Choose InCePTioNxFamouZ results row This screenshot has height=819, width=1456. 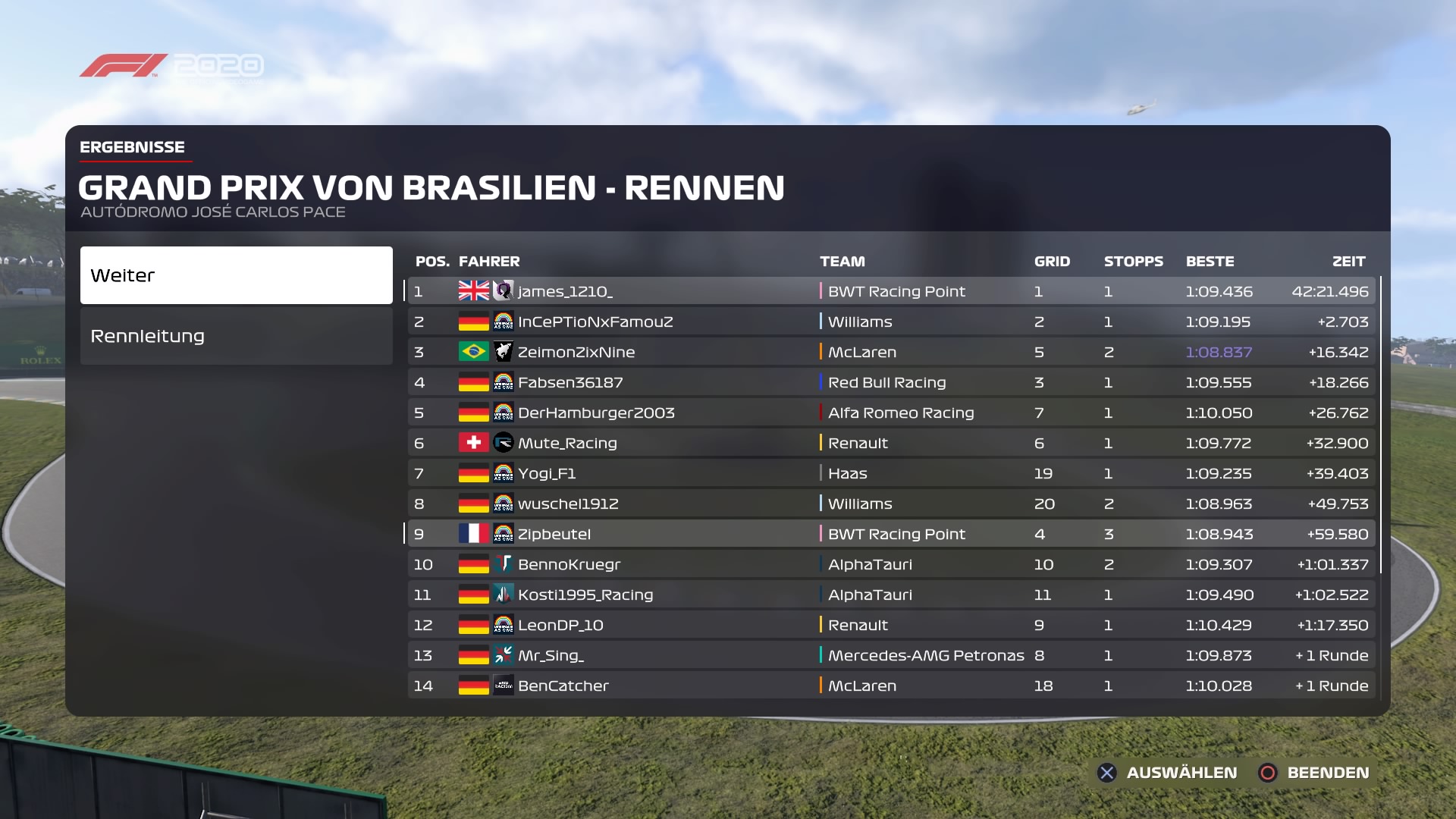point(891,322)
